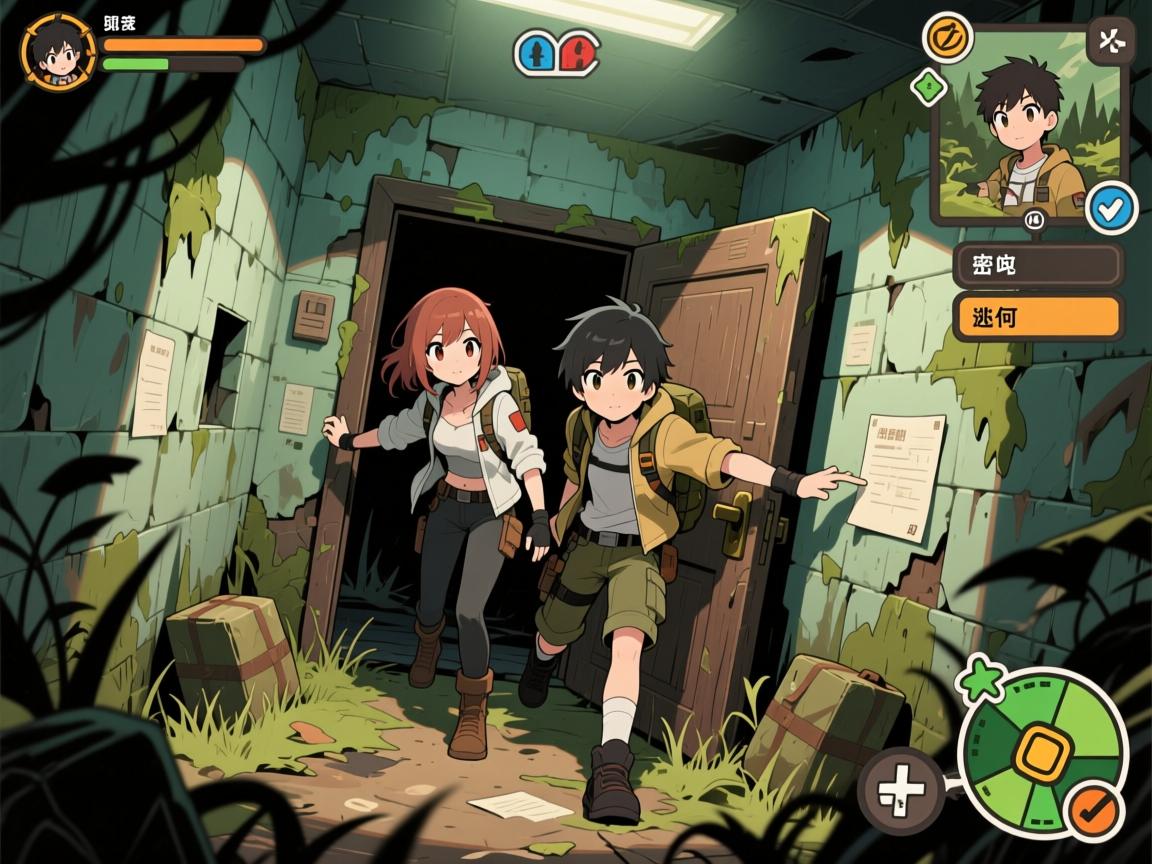Choose the orange highlighted dialogue option
The width and height of the screenshot is (1152, 864).
click(1037, 317)
